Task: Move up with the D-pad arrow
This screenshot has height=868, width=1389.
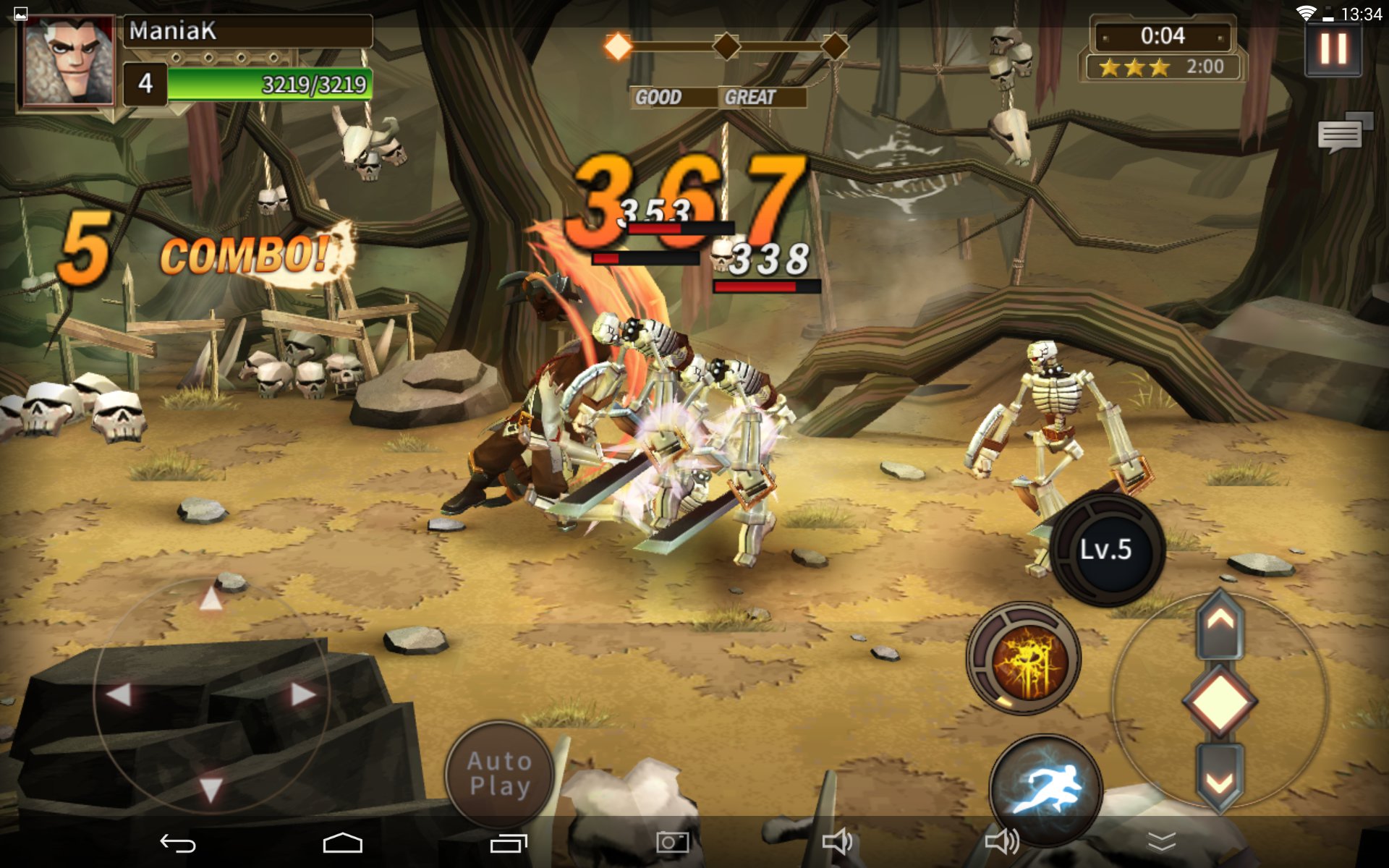Action: pyautogui.click(x=211, y=599)
